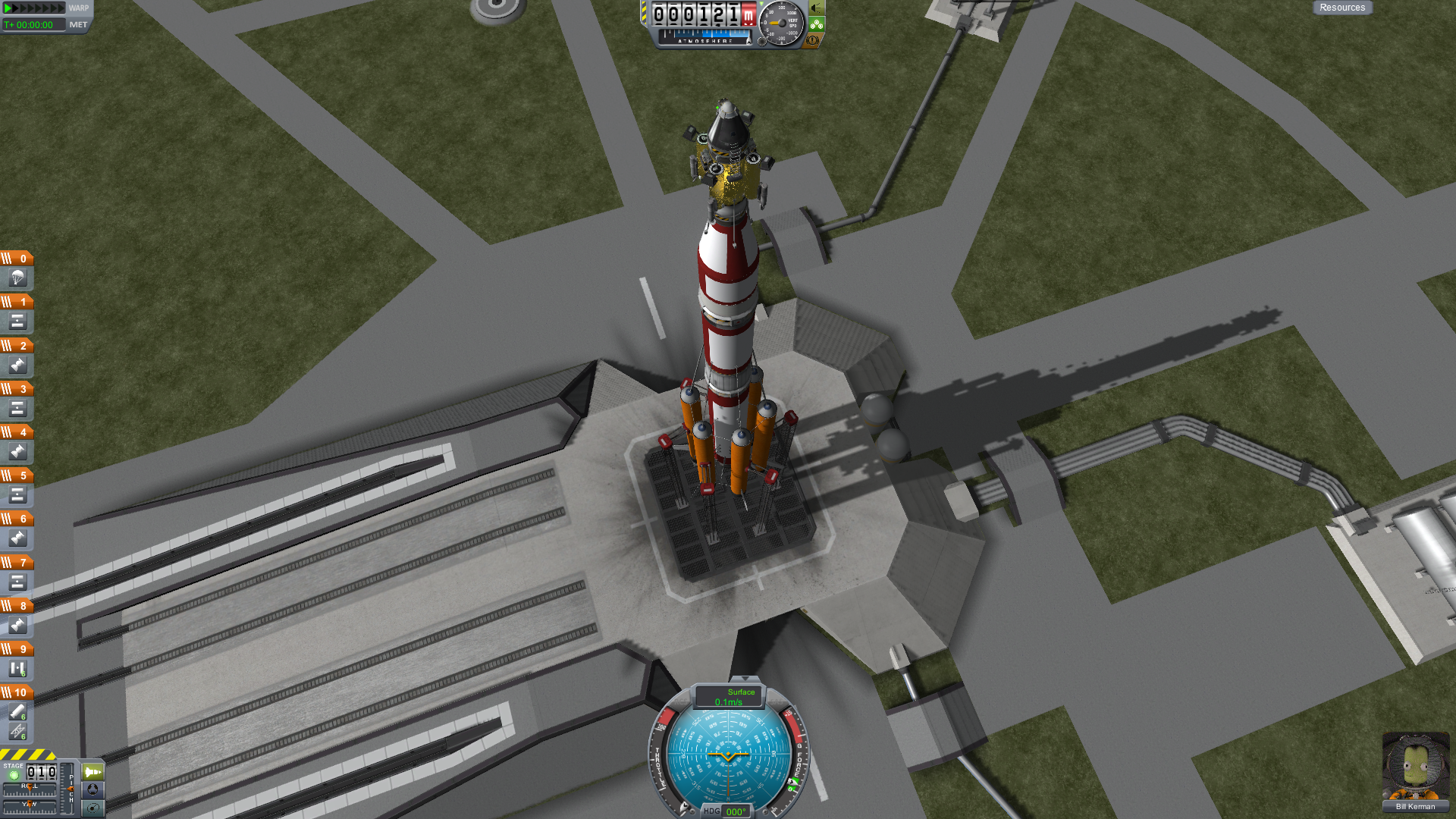Click the time warp arrows control
This screenshot has width=1456, height=819.
[34, 8]
